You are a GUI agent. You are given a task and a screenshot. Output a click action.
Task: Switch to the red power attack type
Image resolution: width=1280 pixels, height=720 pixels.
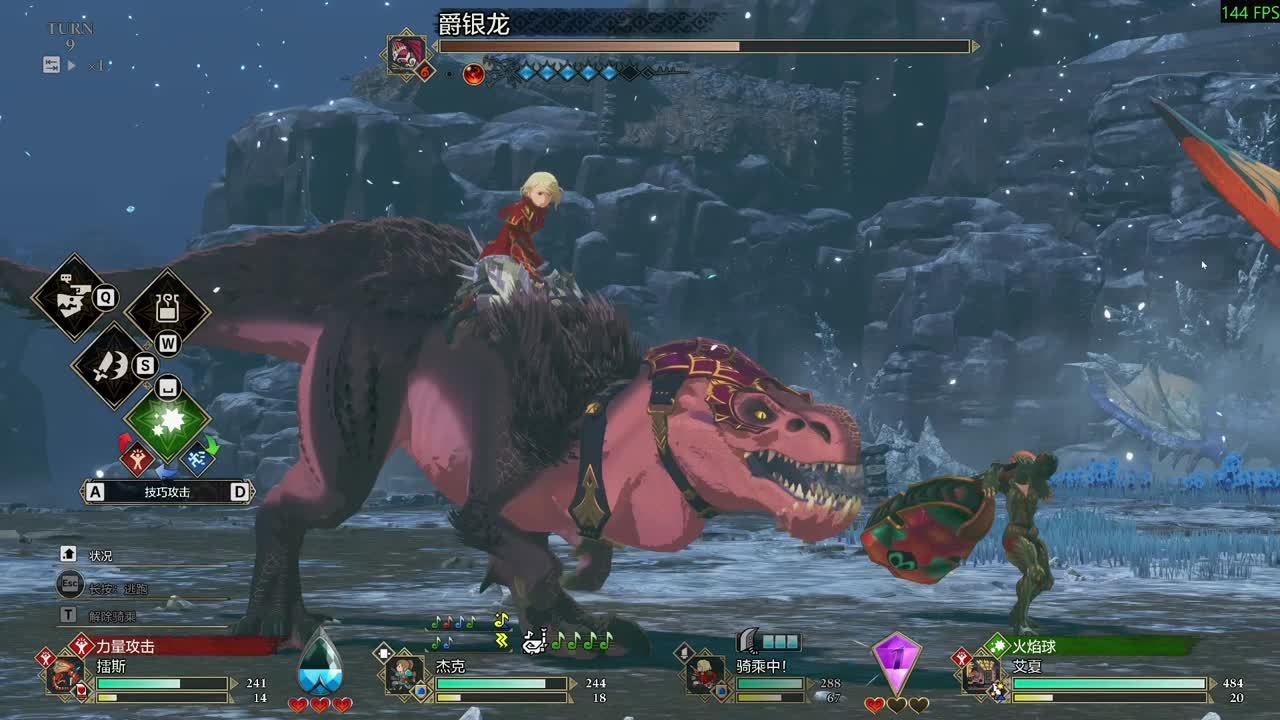coord(136,460)
